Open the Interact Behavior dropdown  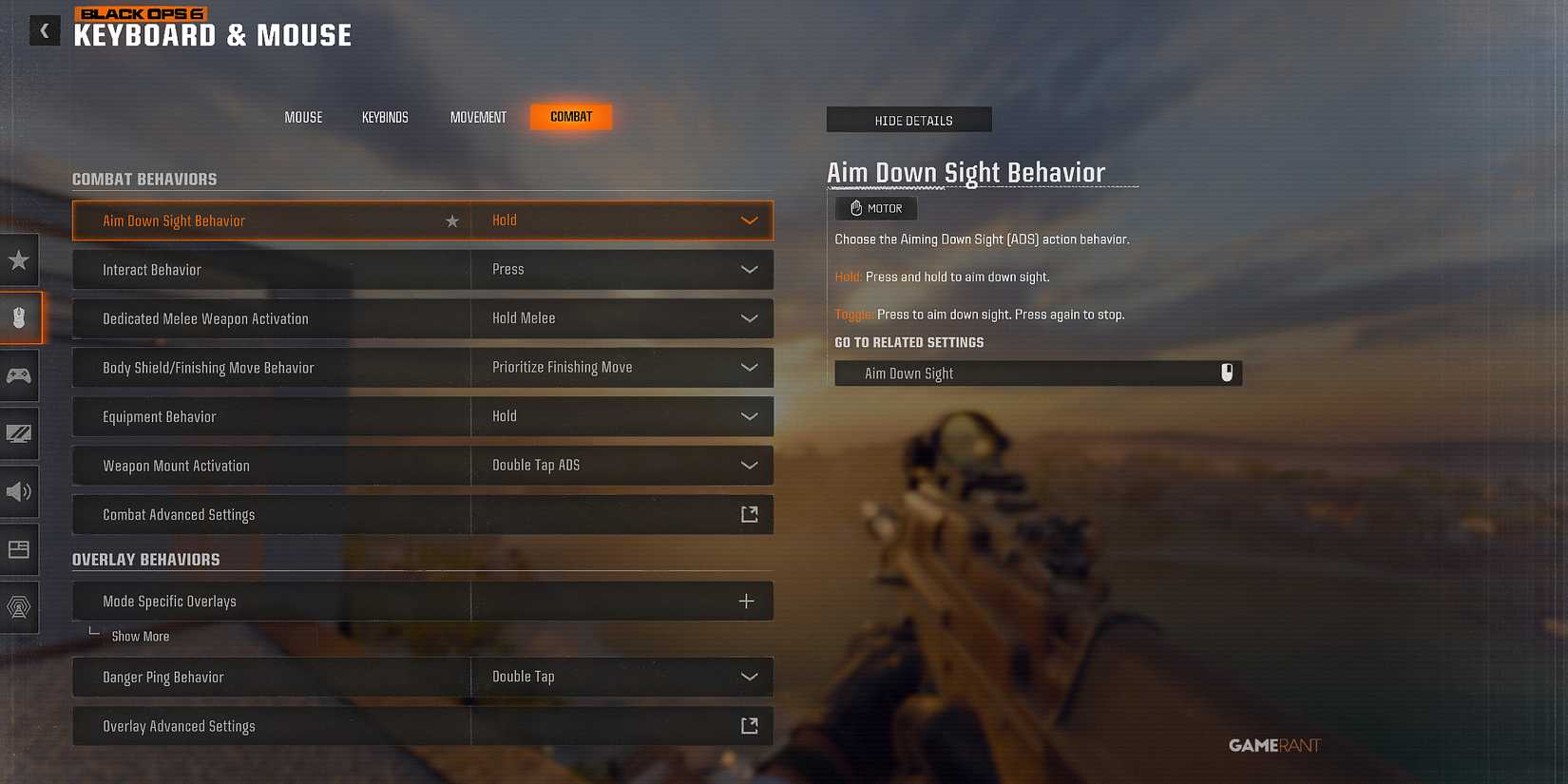coord(748,269)
